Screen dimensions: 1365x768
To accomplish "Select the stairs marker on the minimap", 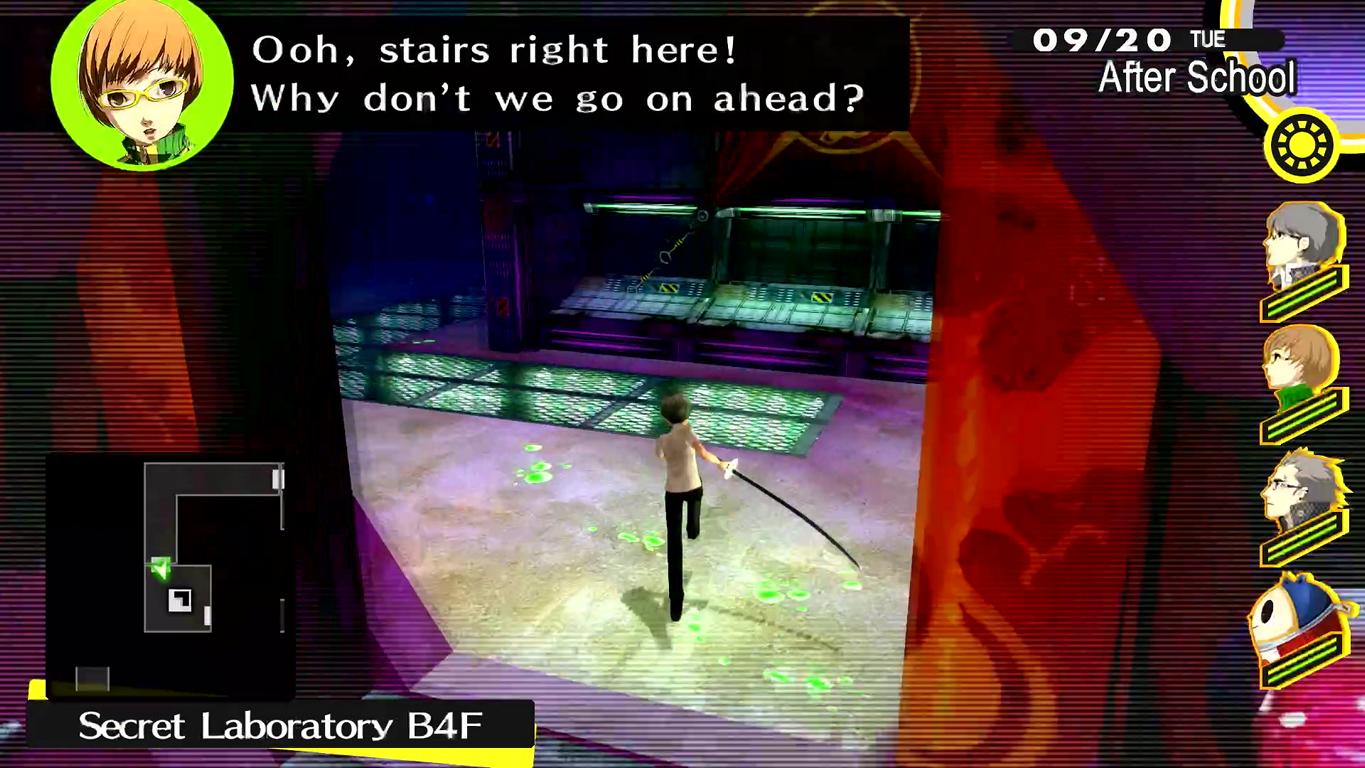I will click(181, 600).
